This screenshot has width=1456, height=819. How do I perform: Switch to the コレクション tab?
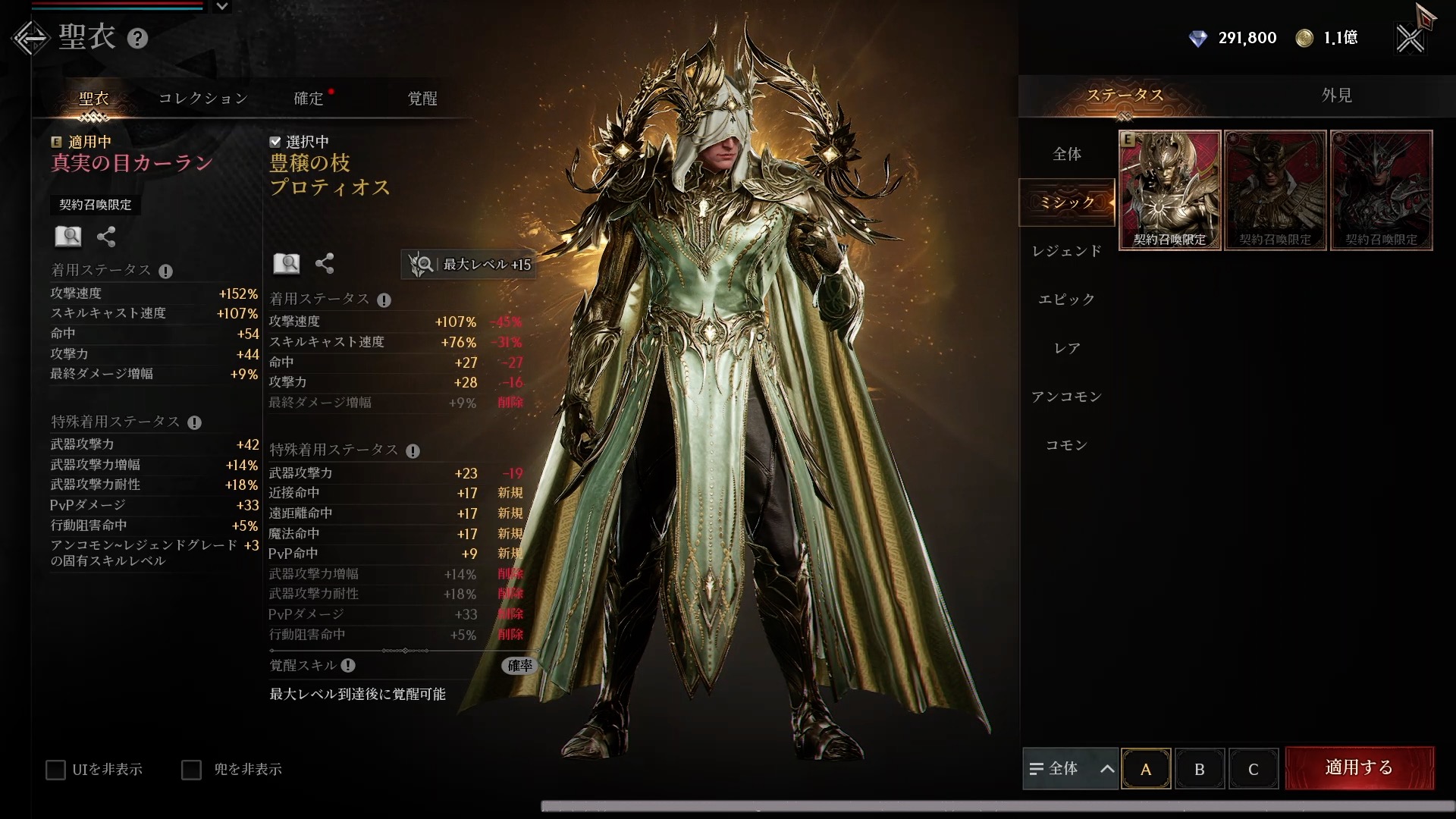203,99
